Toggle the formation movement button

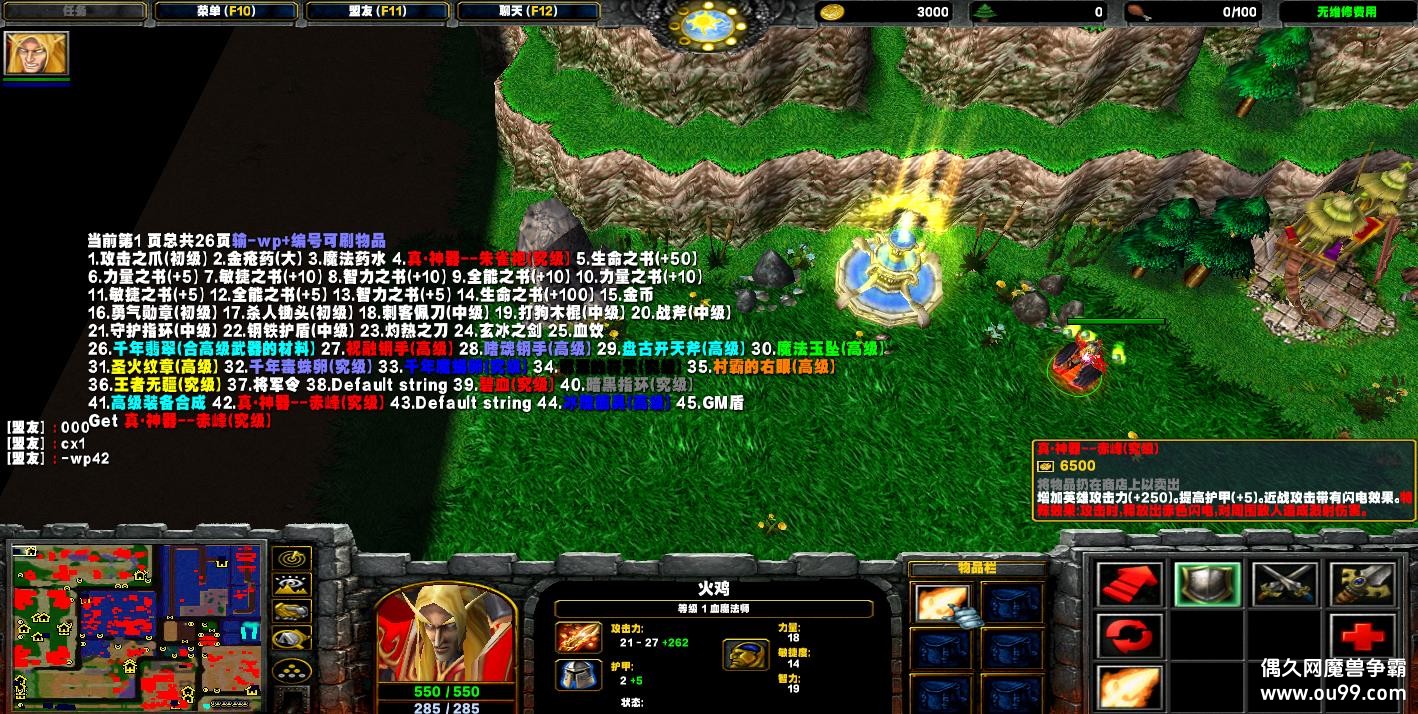(x=292, y=668)
